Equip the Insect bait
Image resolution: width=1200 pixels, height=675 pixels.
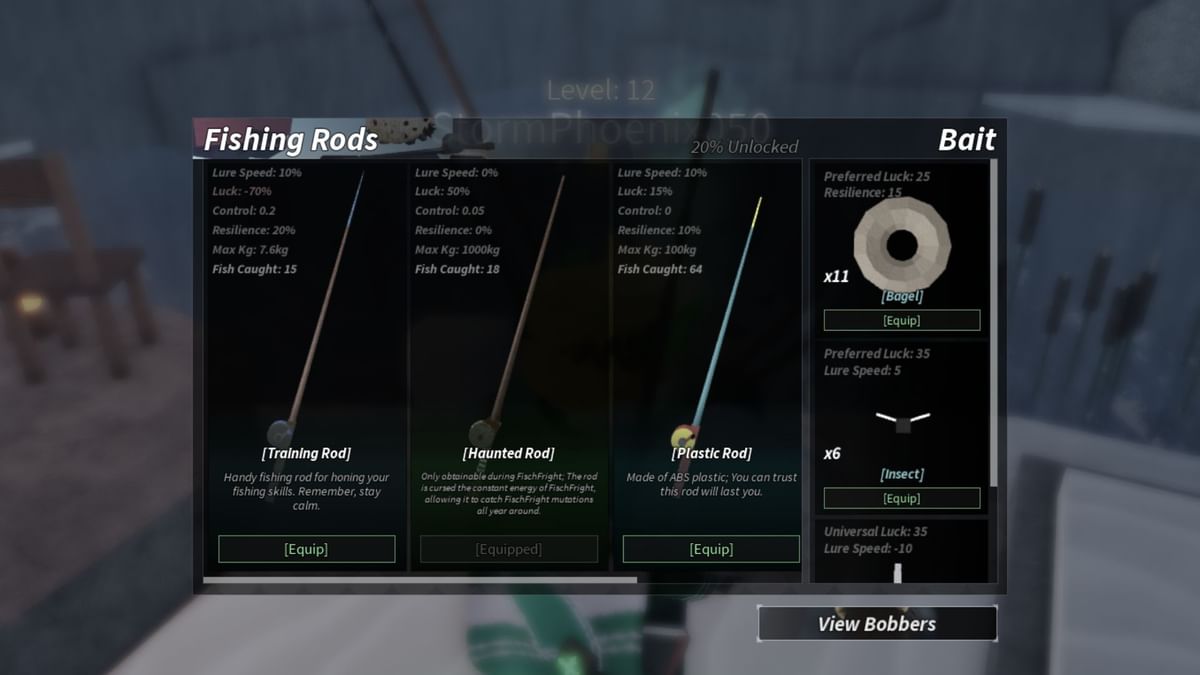pos(901,498)
